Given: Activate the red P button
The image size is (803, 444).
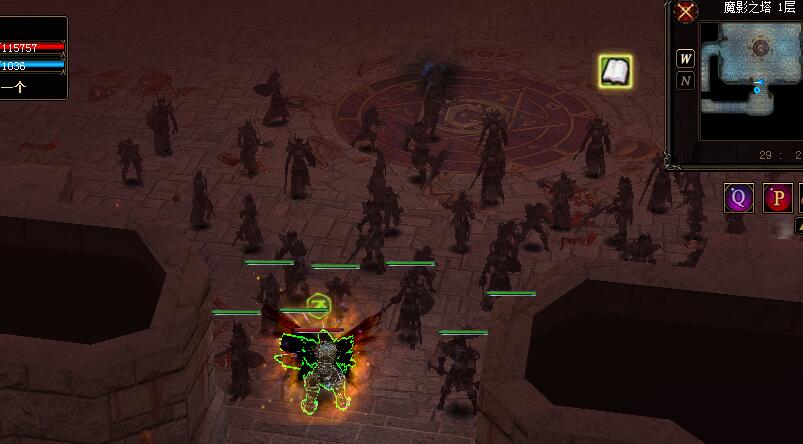Looking at the screenshot, I should coord(778,198).
